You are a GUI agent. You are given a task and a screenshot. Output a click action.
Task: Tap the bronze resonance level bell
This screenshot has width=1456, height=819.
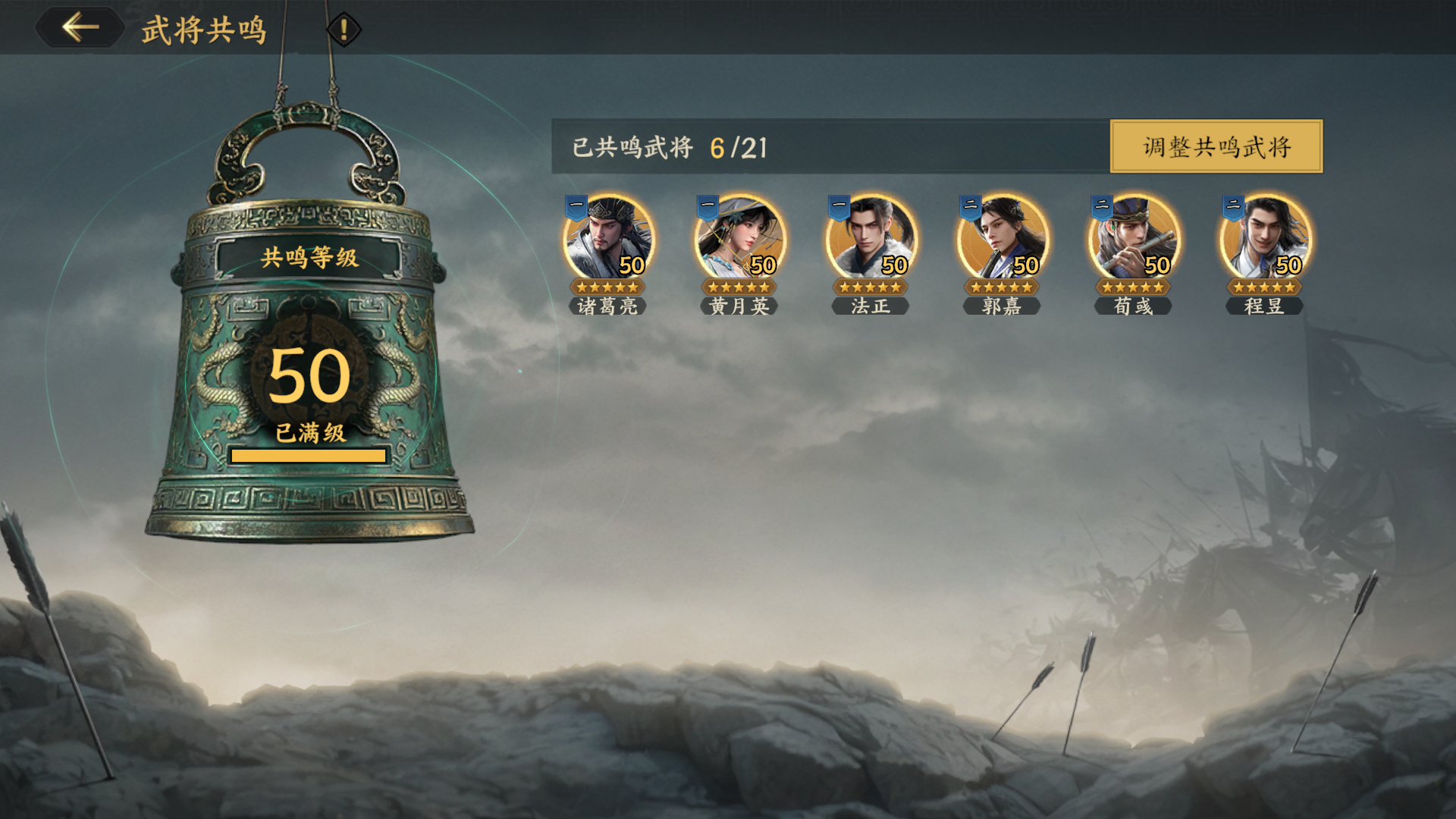(309, 364)
